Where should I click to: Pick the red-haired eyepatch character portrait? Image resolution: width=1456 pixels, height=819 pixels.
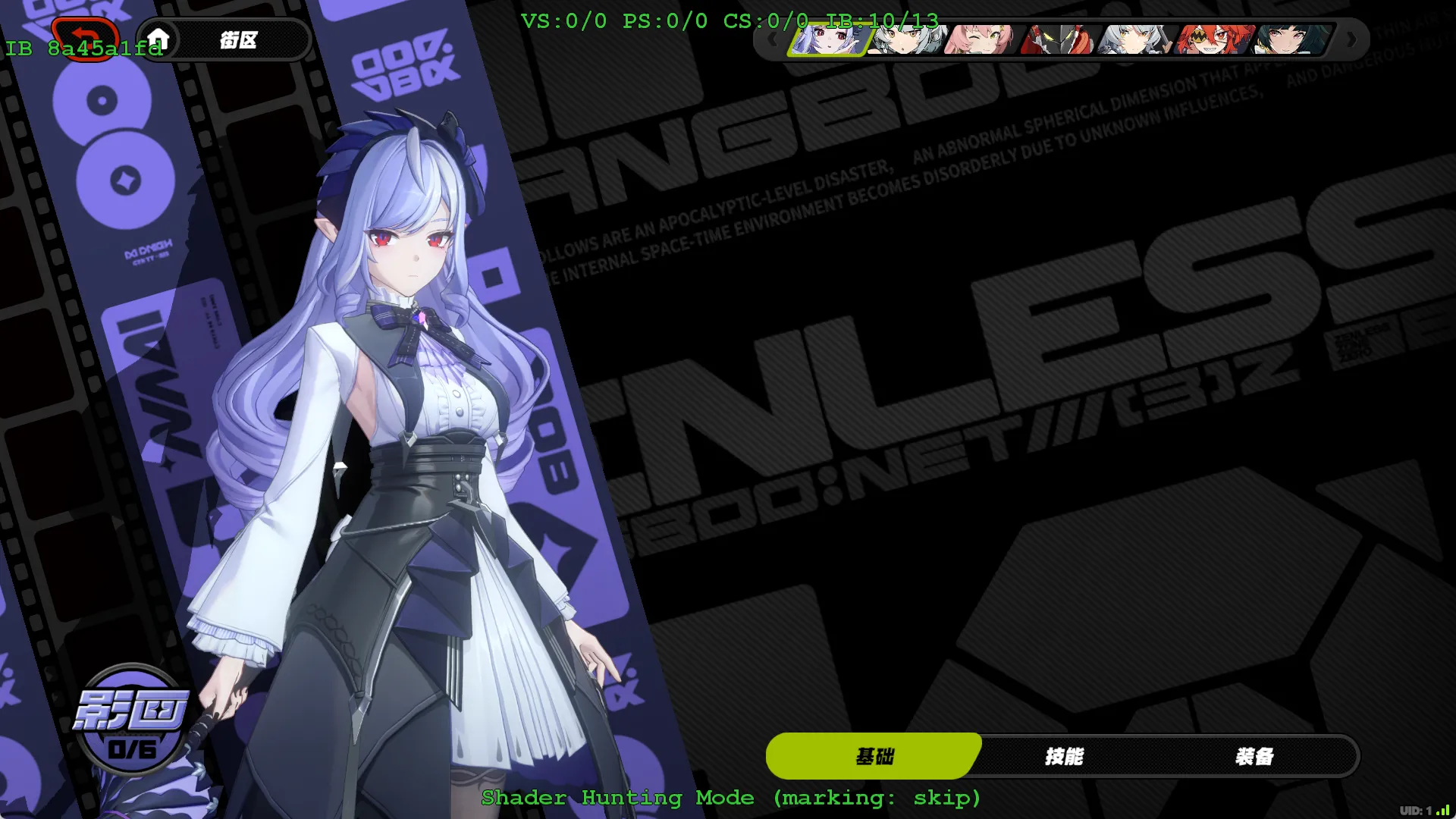point(1213,39)
